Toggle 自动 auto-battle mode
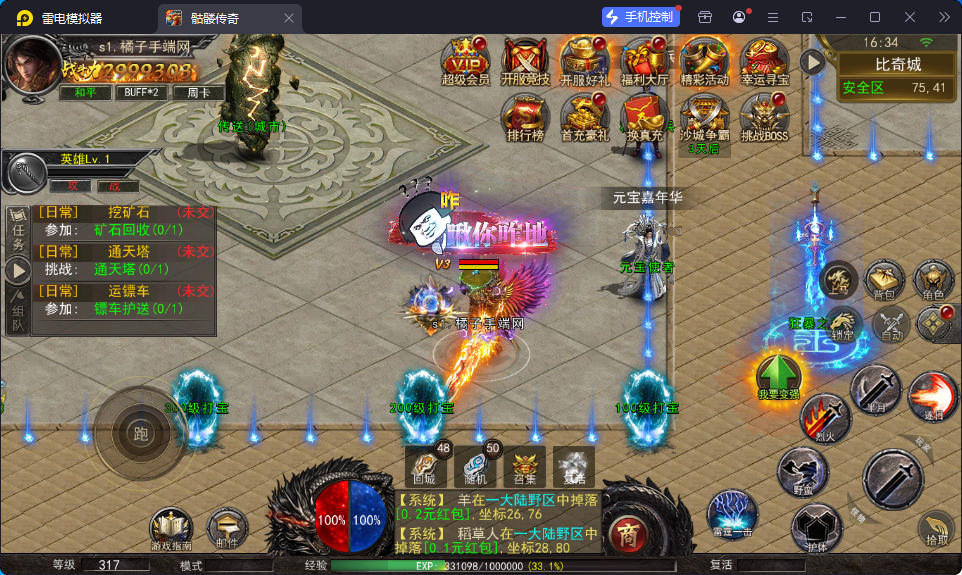 point(889,324)
